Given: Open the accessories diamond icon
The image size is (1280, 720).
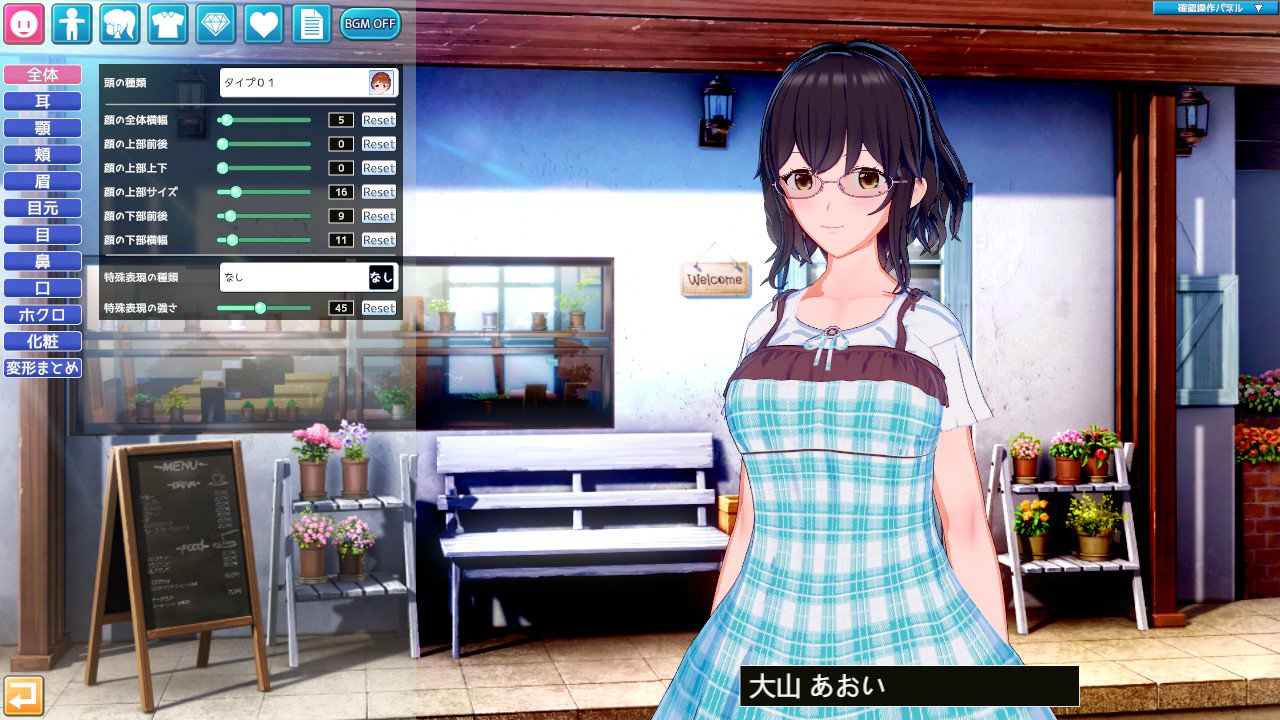Looking at the screenshot, I should (214, 22).
